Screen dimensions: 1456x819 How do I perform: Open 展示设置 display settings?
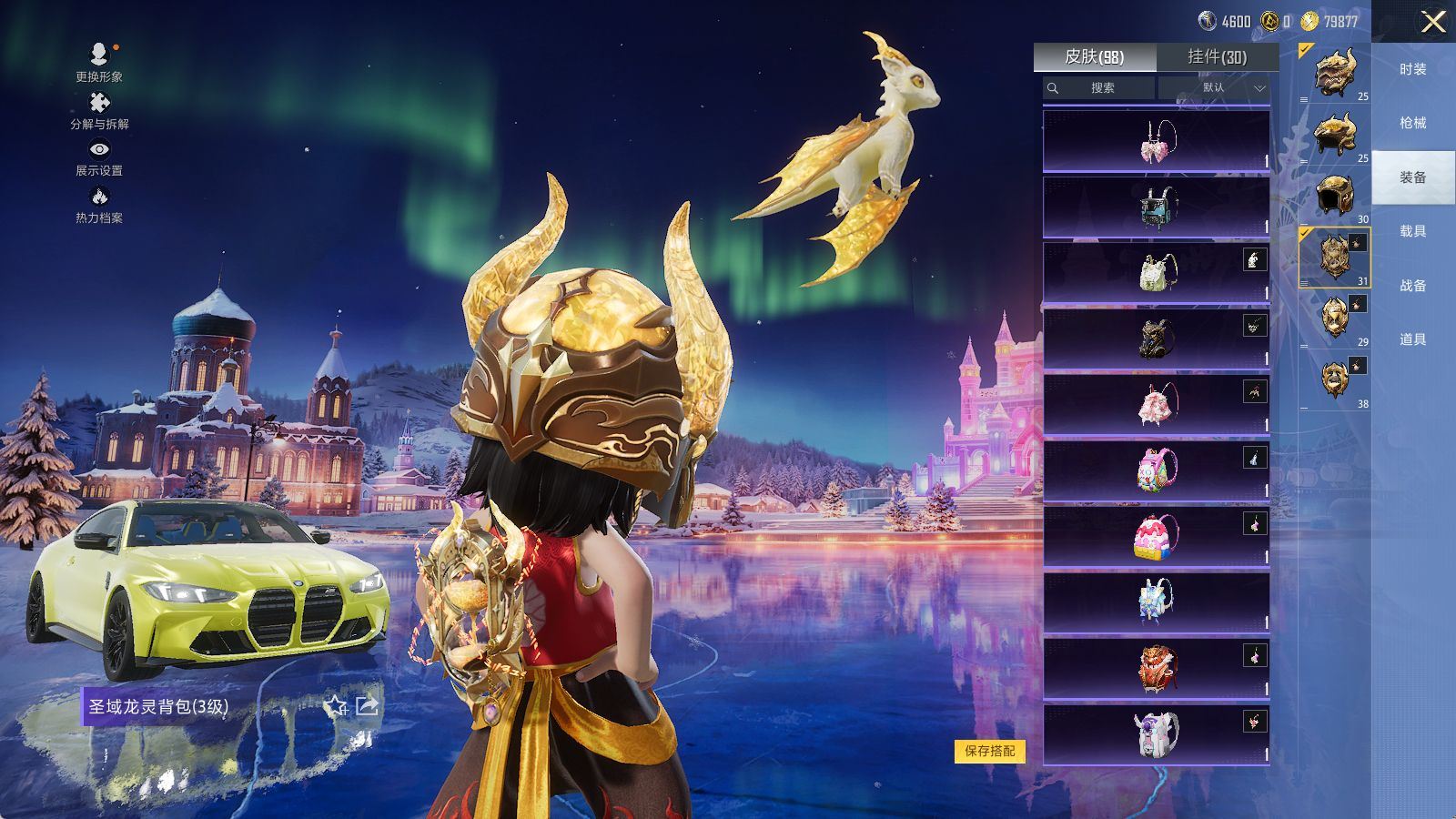tap(99, 157)
